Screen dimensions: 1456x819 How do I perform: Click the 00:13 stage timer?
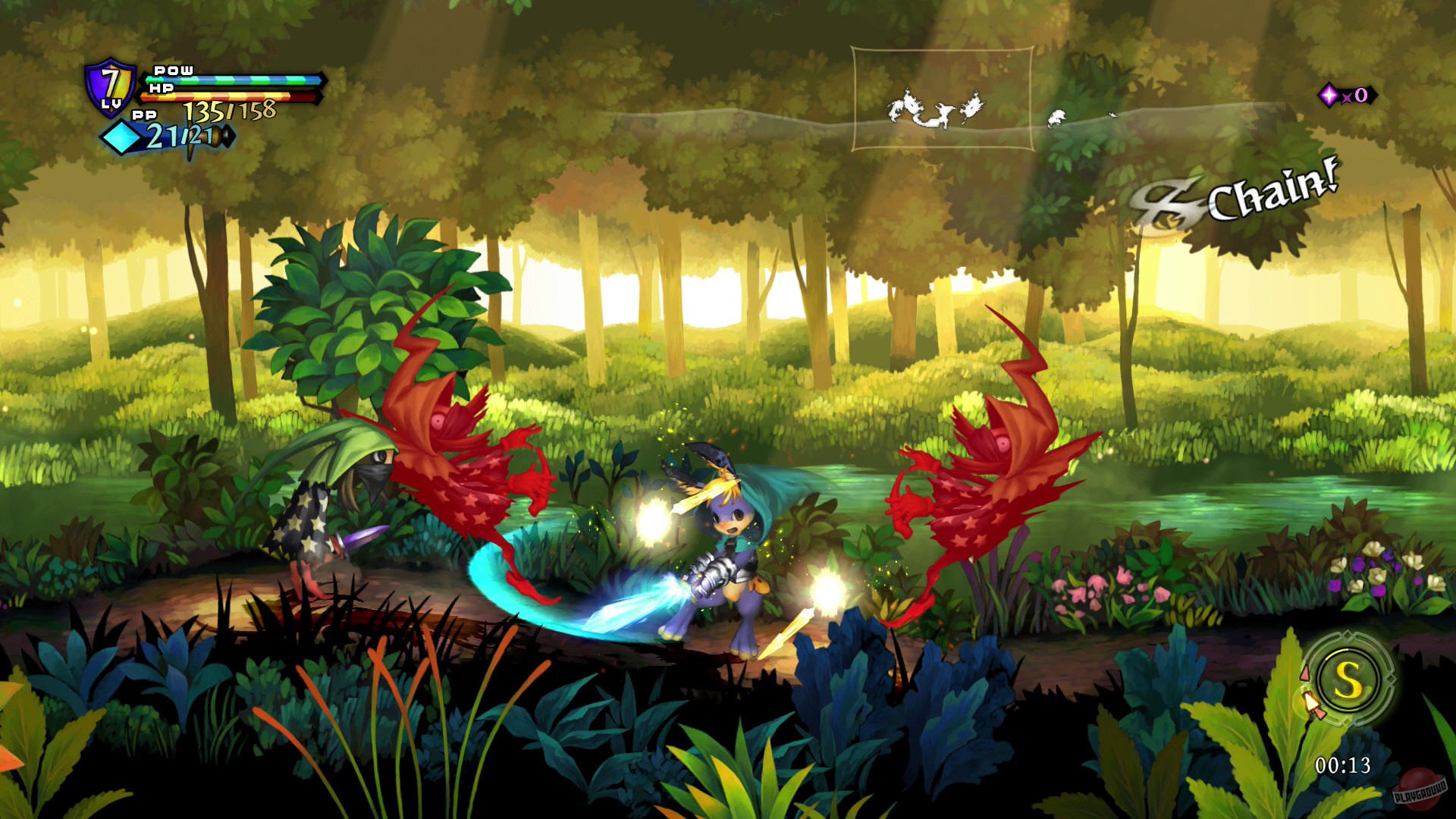point(1342,764)
